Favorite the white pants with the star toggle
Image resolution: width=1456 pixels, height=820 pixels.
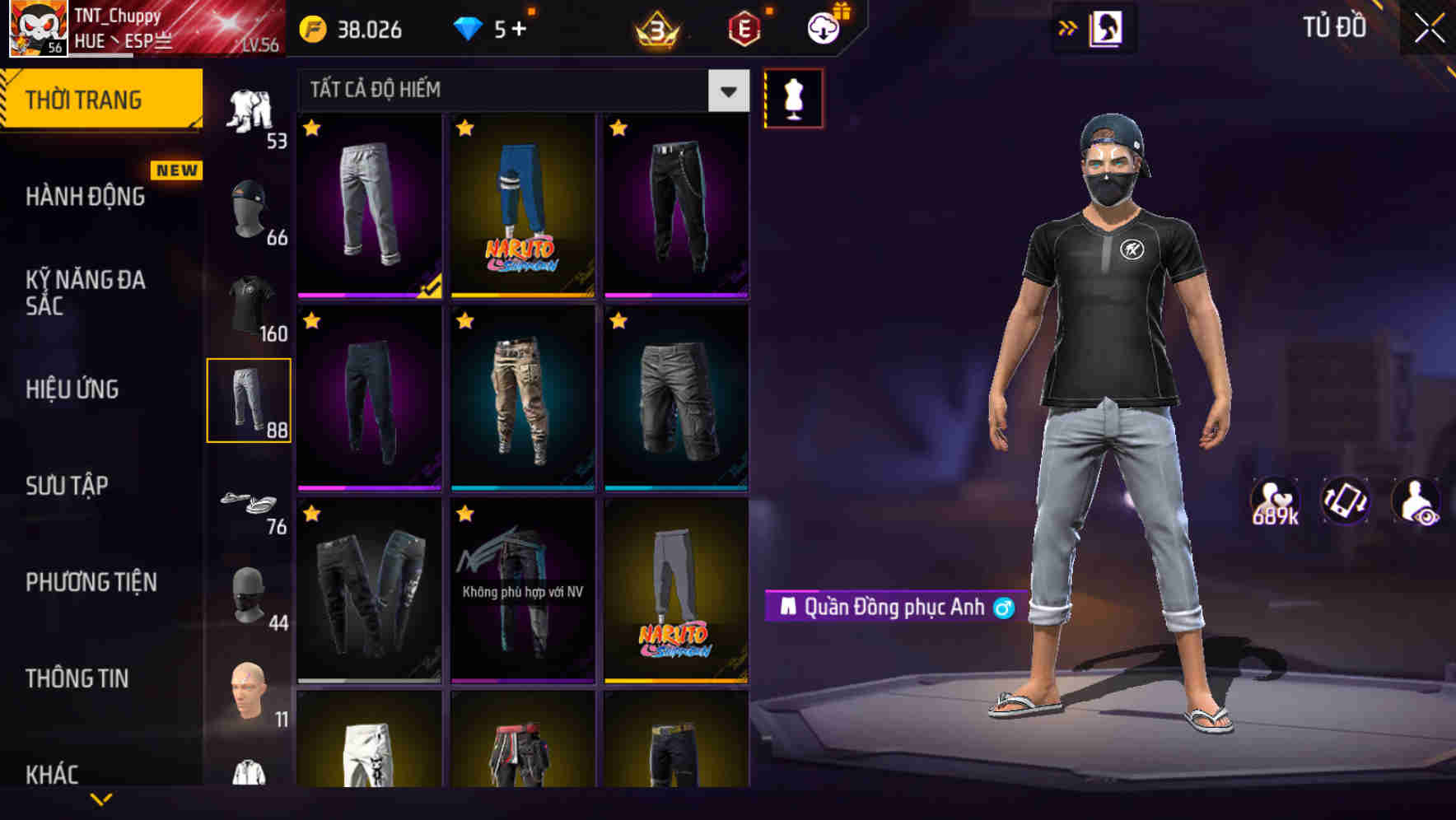(x=312, y=129)
